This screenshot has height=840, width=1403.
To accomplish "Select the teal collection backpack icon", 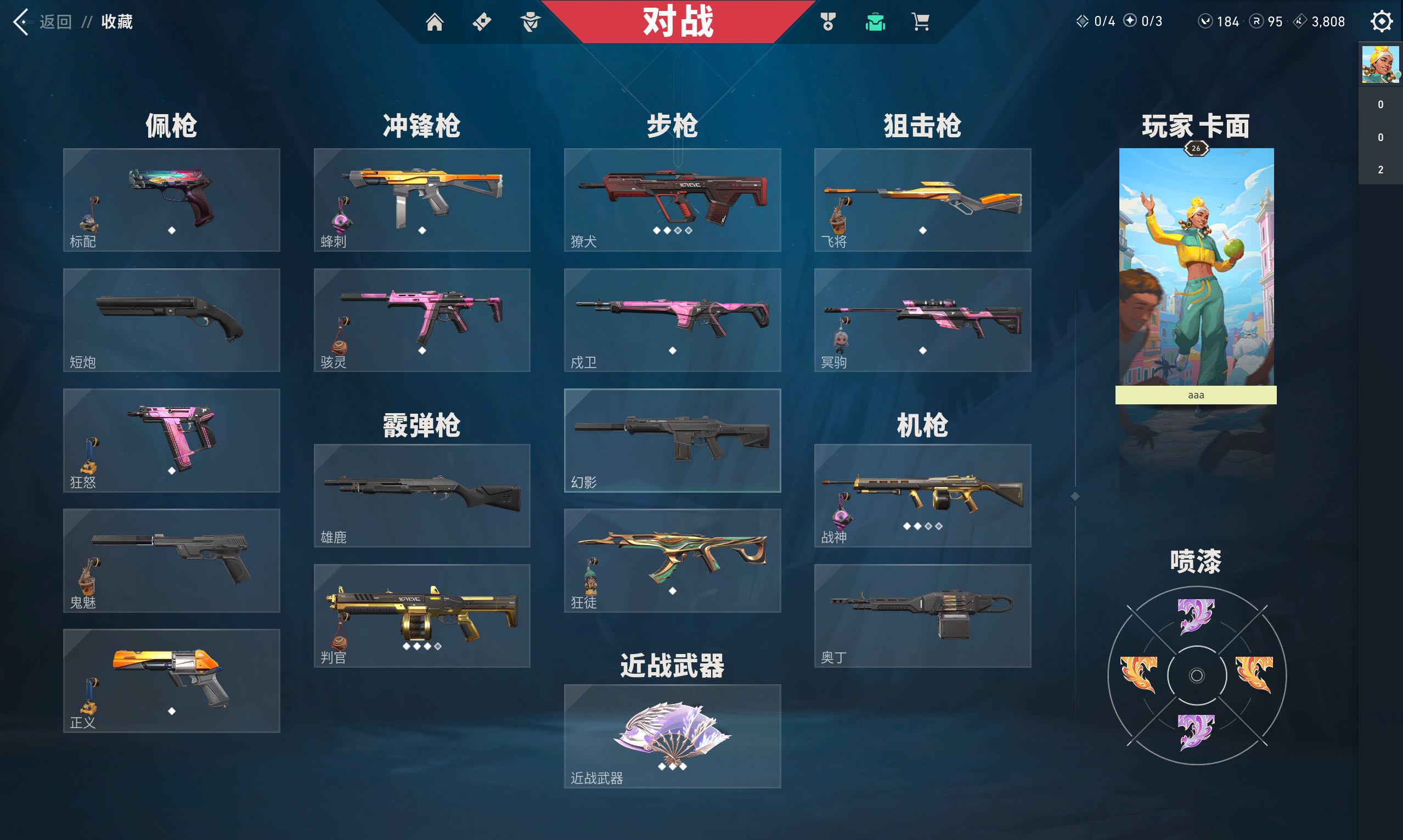I will (875, 22).
